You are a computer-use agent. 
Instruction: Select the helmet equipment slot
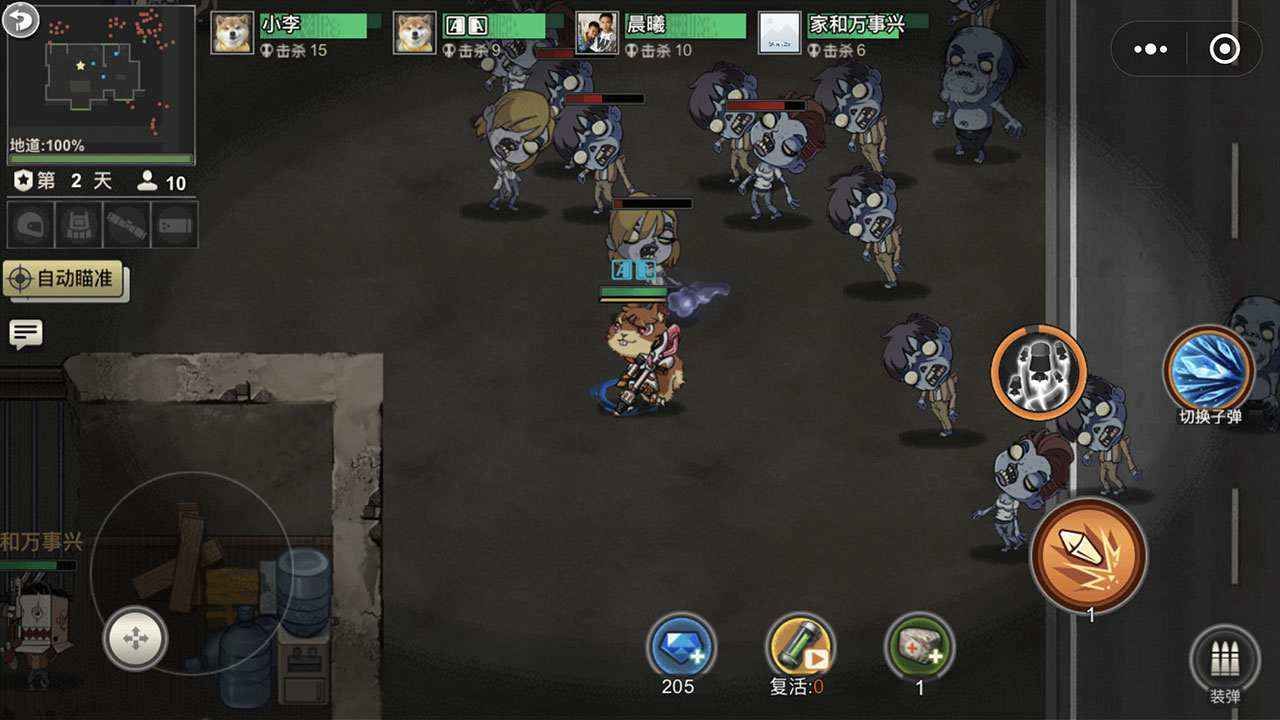32,224
